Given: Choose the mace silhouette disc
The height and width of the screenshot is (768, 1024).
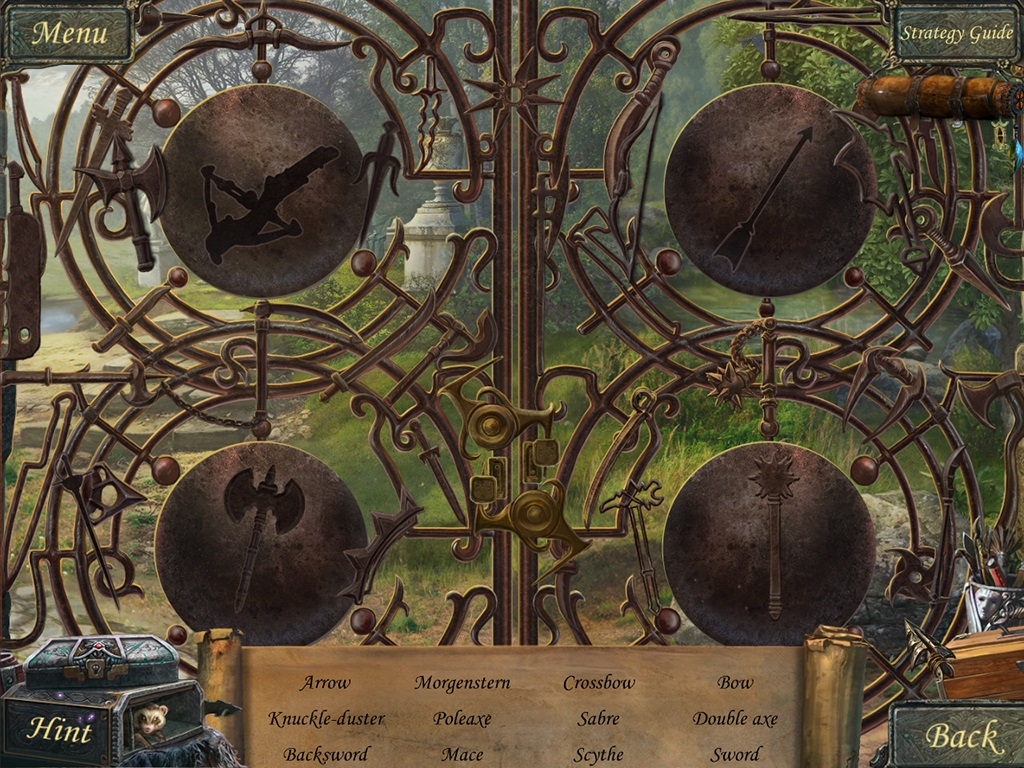Looking at the screenshot, I should pos(770,541).
